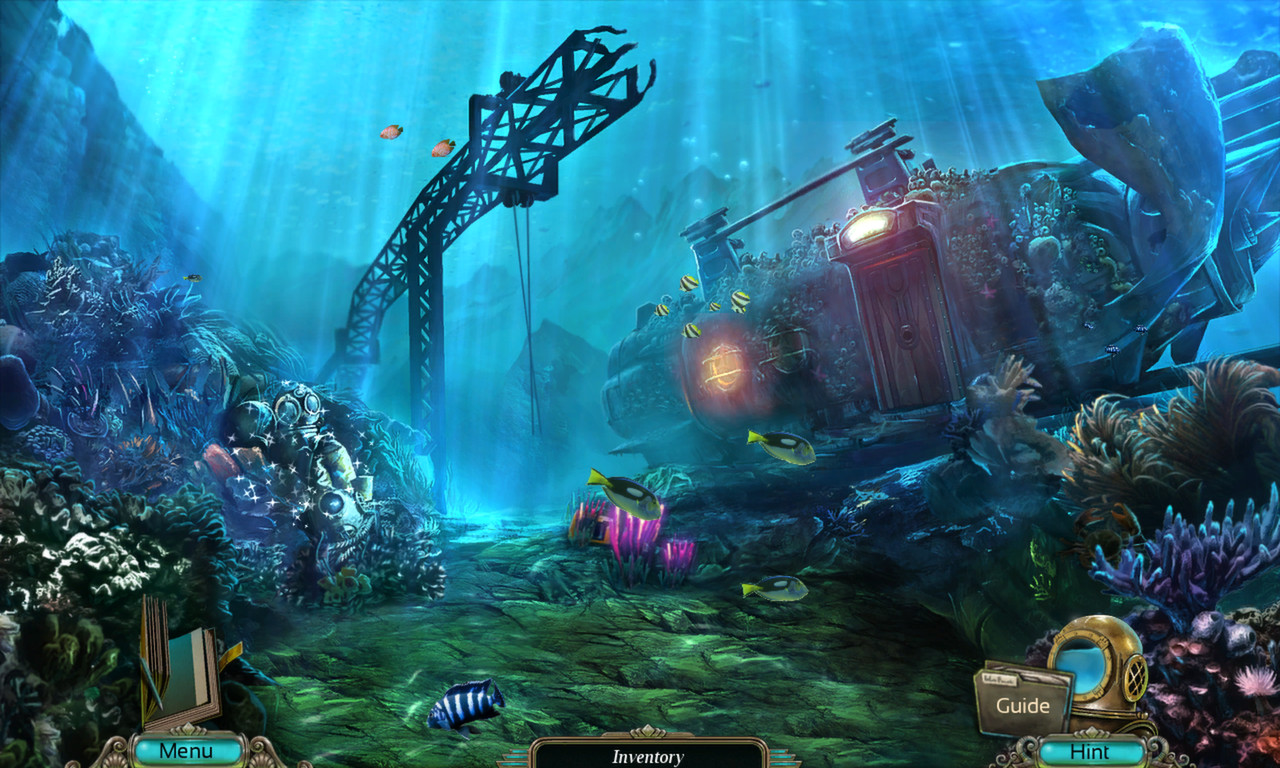Screen dimensions: 1280x768
Task: Click the Hint button
Action: point(1092,751)
